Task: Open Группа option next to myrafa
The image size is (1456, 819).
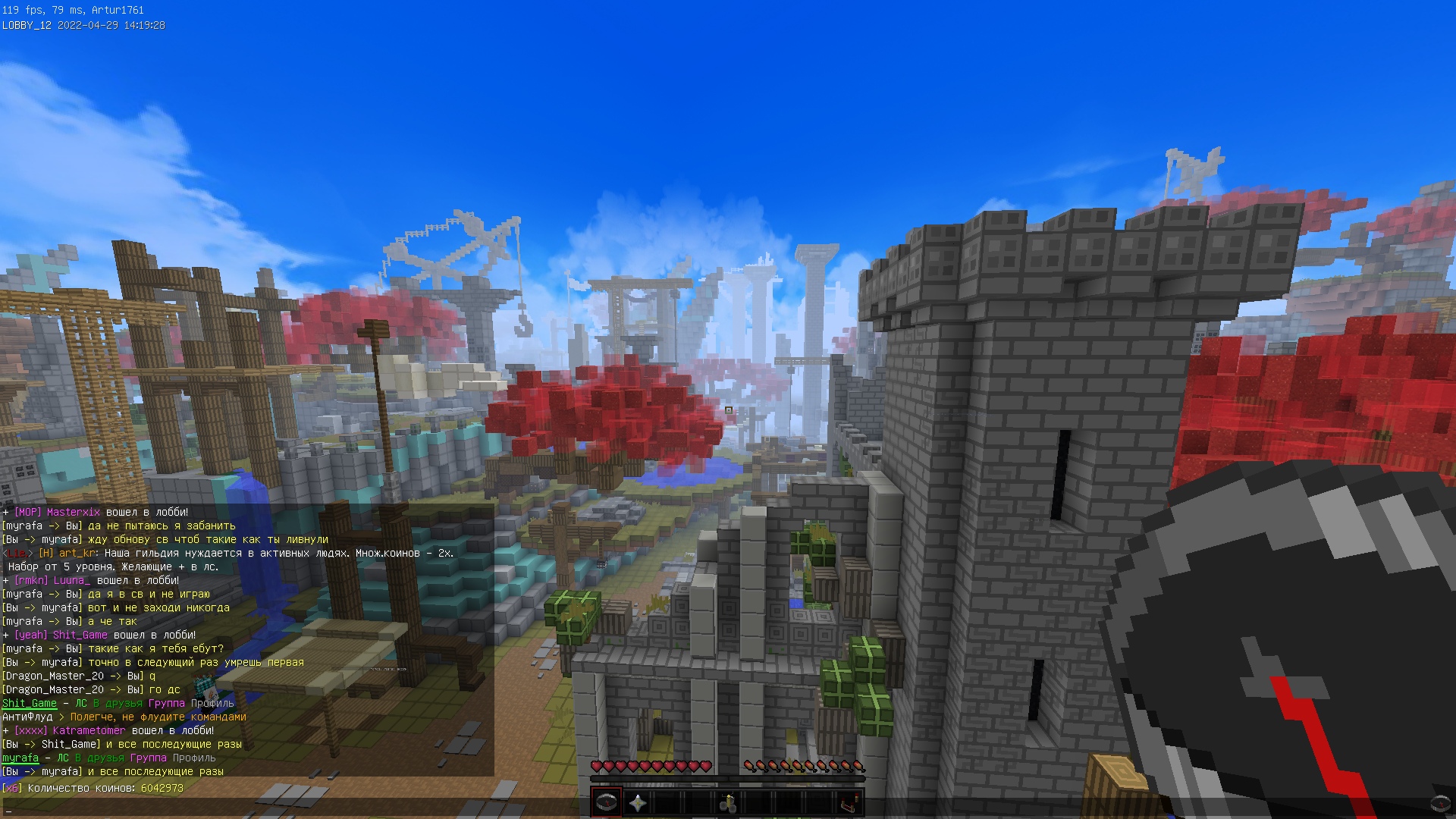Action: [148, 758]
